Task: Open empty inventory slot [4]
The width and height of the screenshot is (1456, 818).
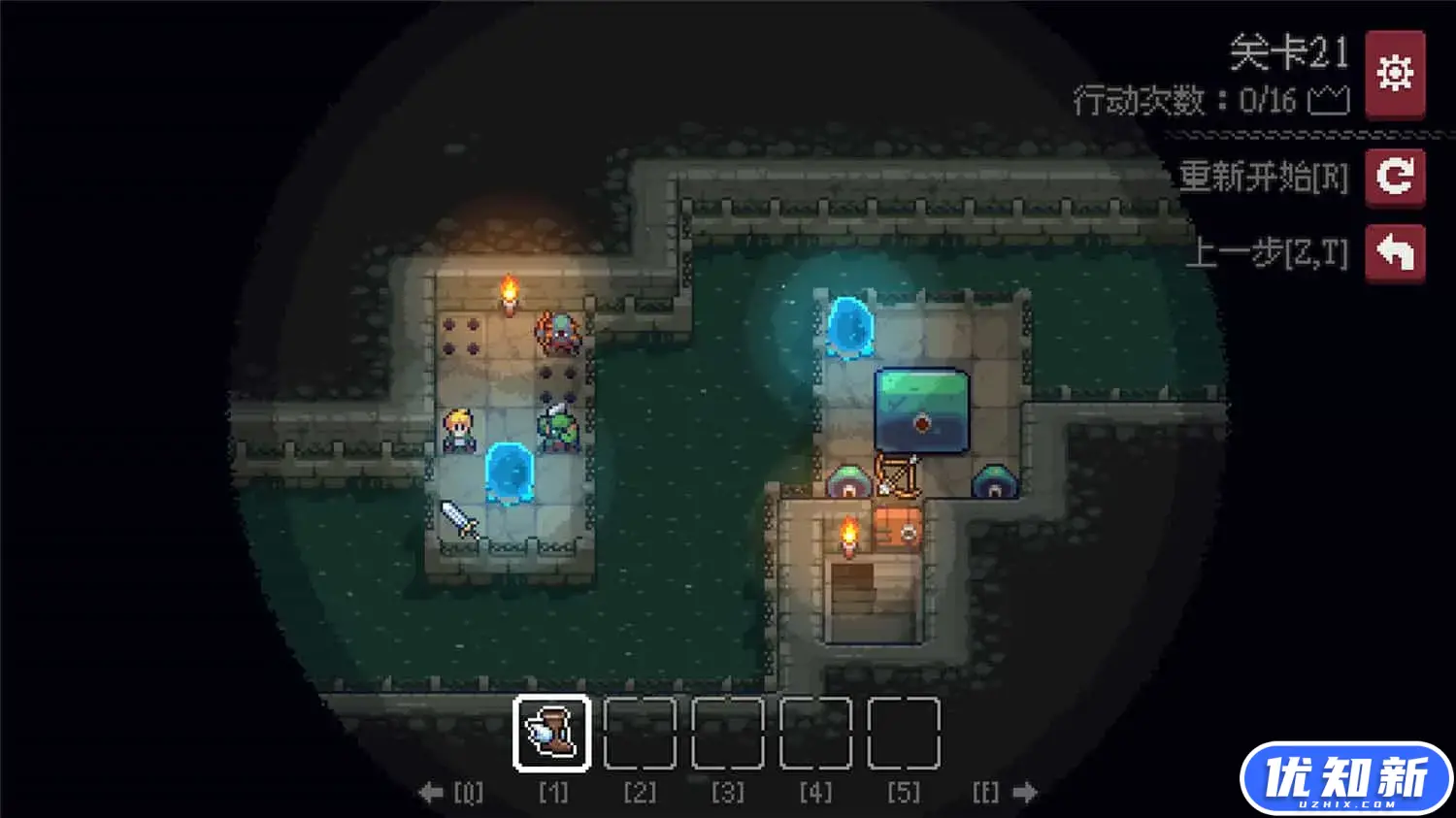Action: click(x=814, y=733)
